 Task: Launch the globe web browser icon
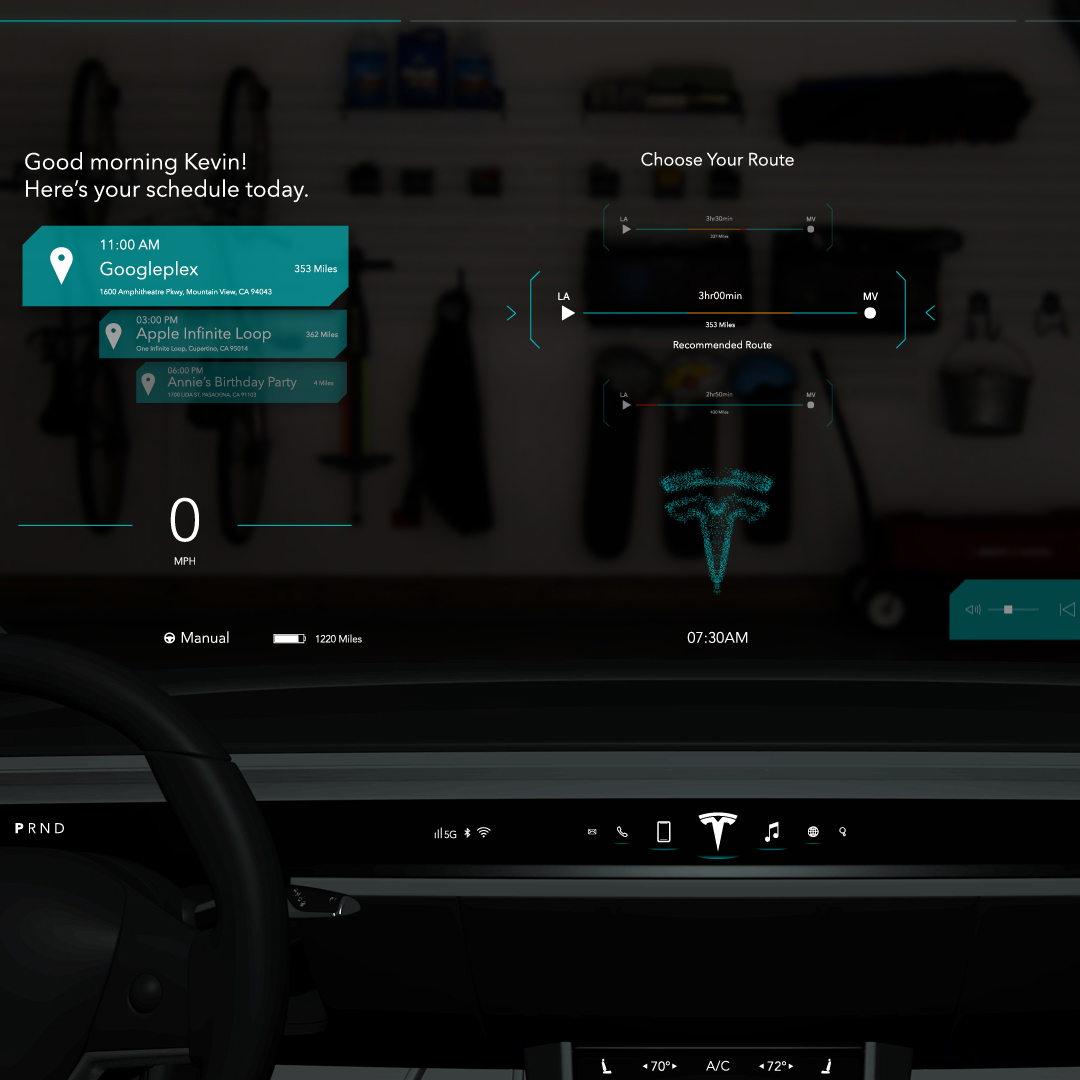click(813, 832)
